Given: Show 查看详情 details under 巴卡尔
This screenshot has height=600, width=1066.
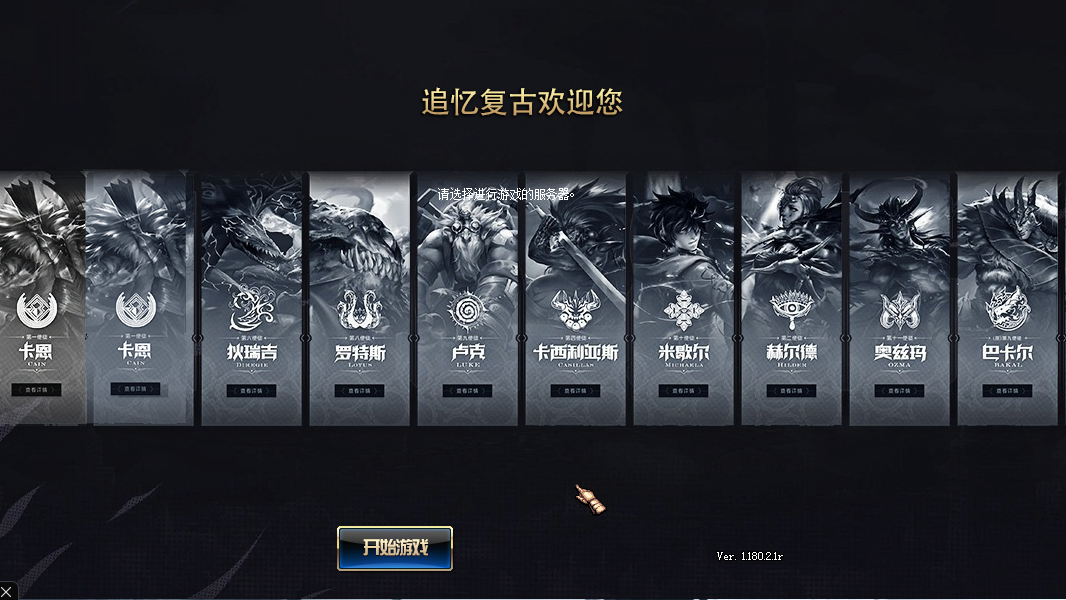Looking at the screenshot, I should pyautogui.click(x=1007, y=391).
